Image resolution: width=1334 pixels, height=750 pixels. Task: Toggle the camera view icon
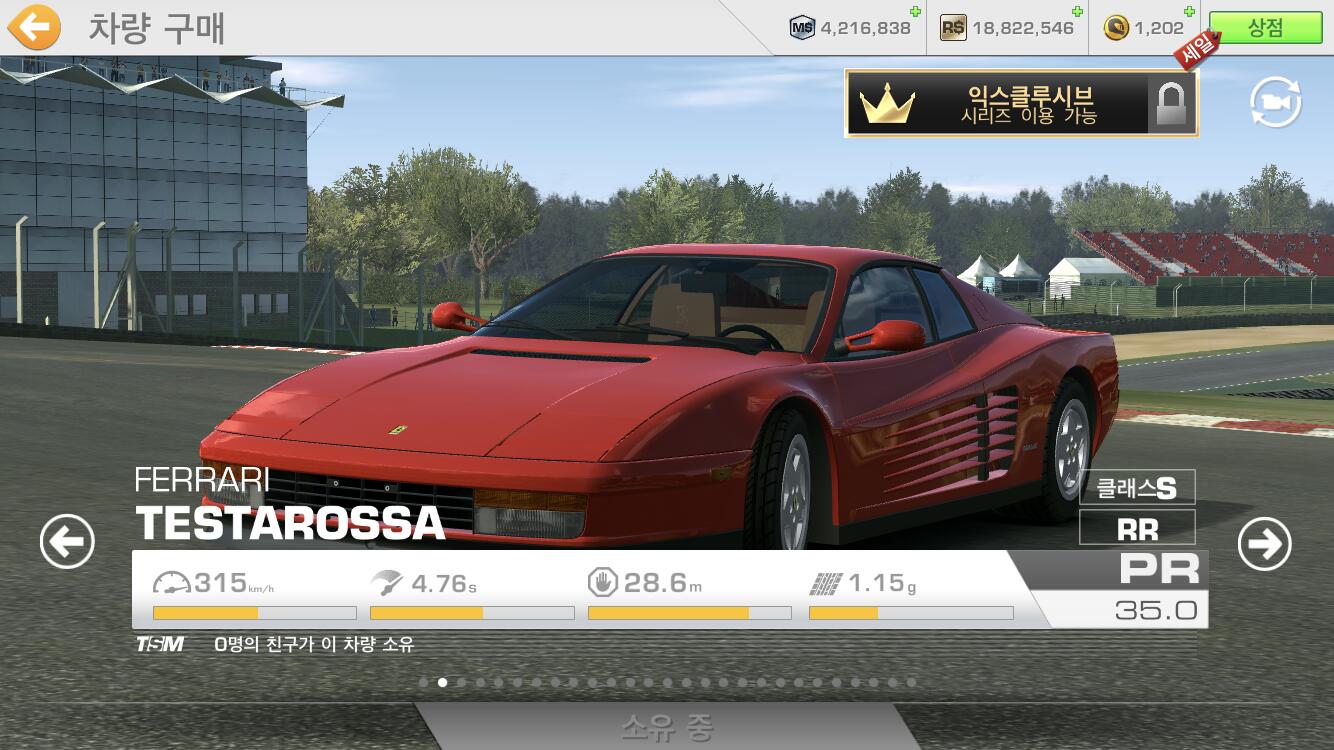tap(1275, 103)
